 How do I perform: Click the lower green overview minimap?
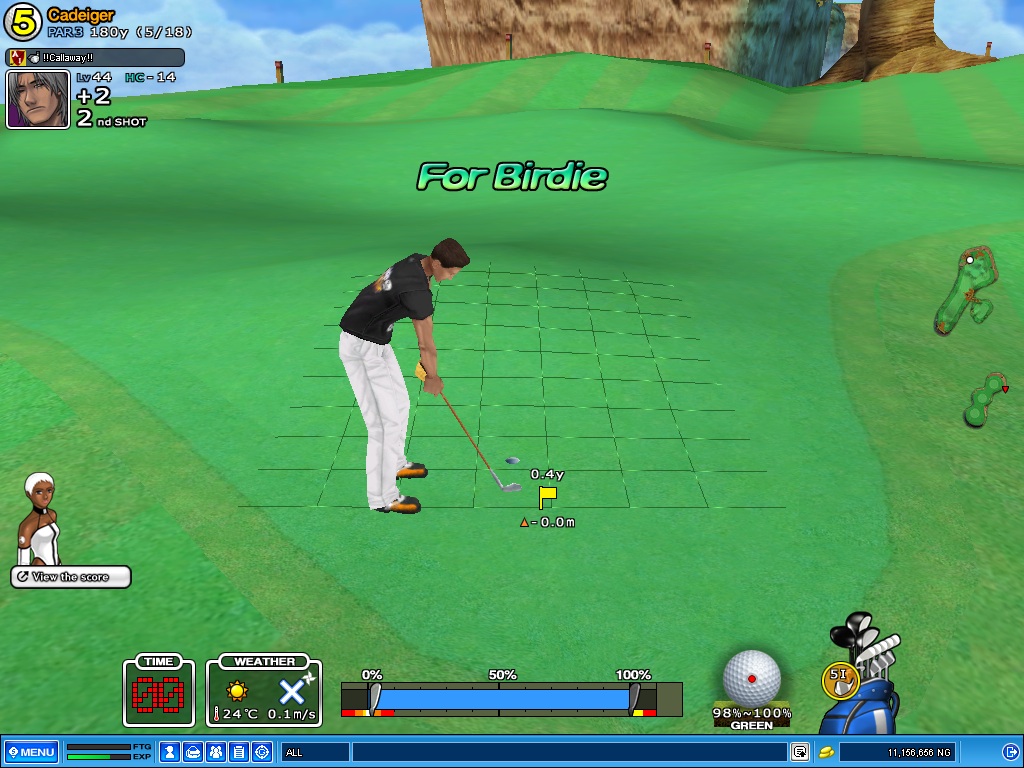[x=985, y=400]
